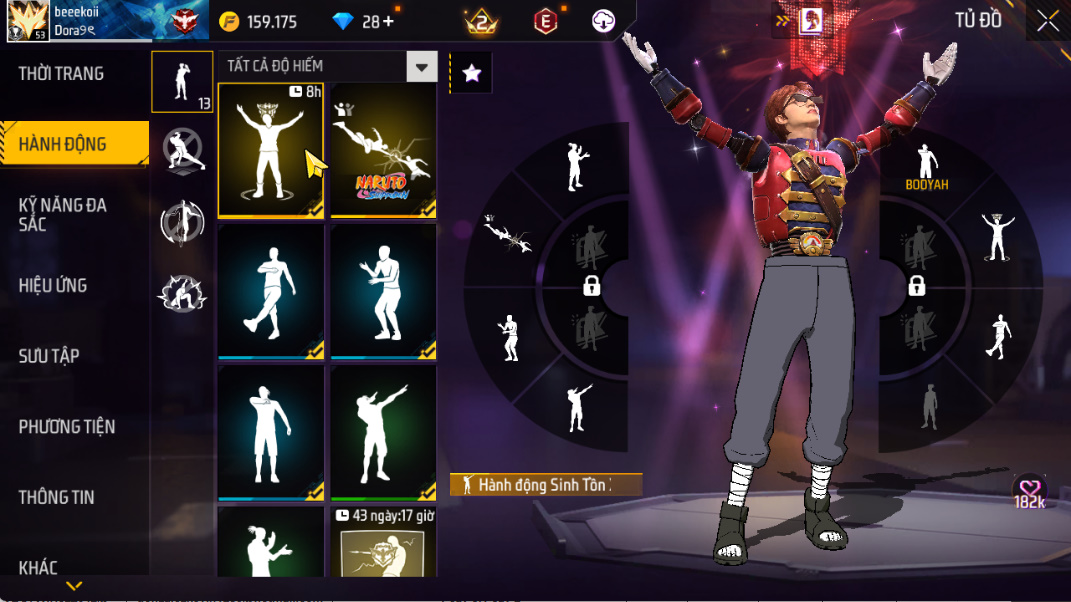Image resolution: width=1071 pixels, height=602 pixels.
Task: Switch to Kỹ Năng Đa Sắc tab
Action: click(63, 215)
